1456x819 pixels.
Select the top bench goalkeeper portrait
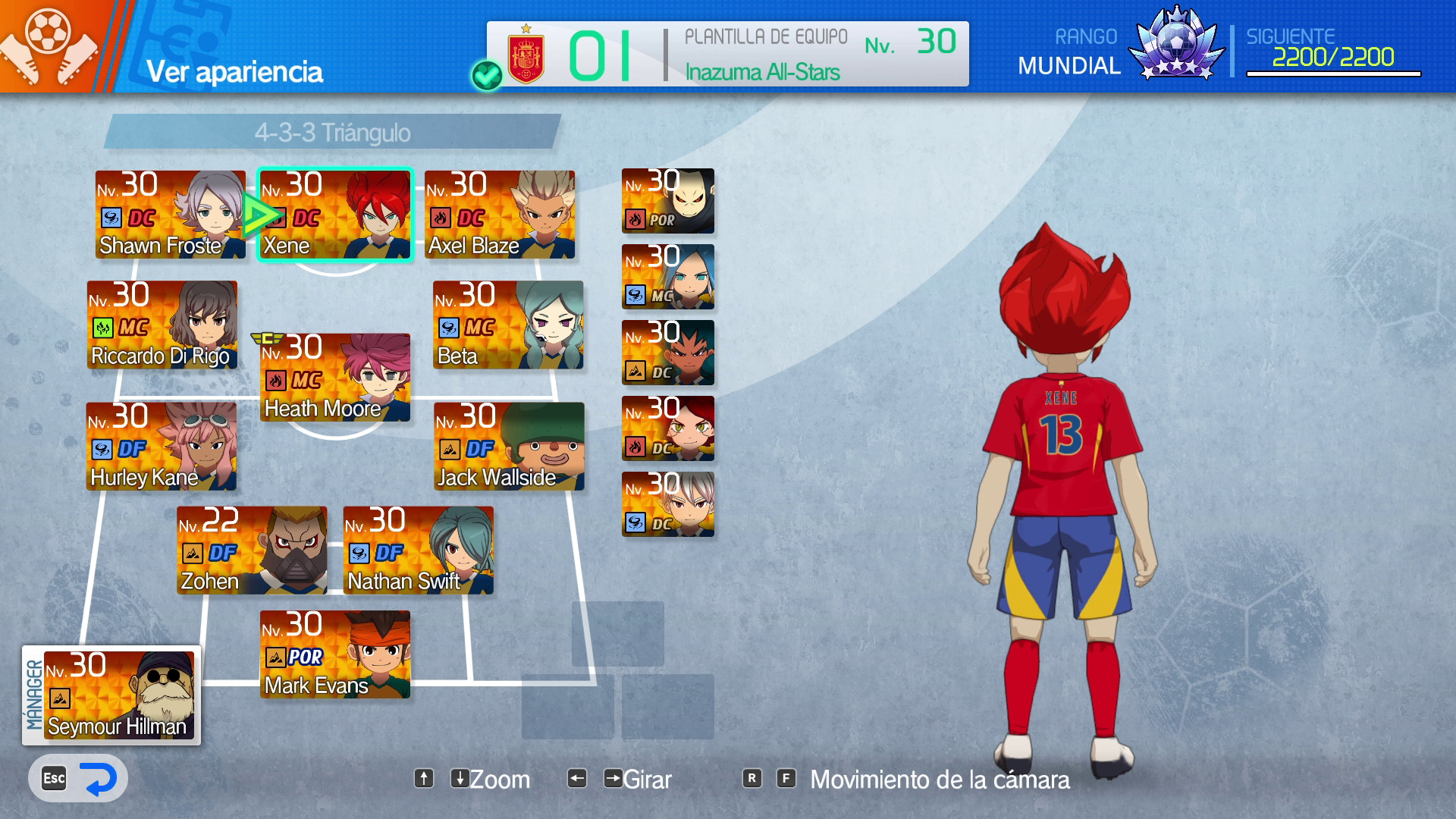point(667,201)
